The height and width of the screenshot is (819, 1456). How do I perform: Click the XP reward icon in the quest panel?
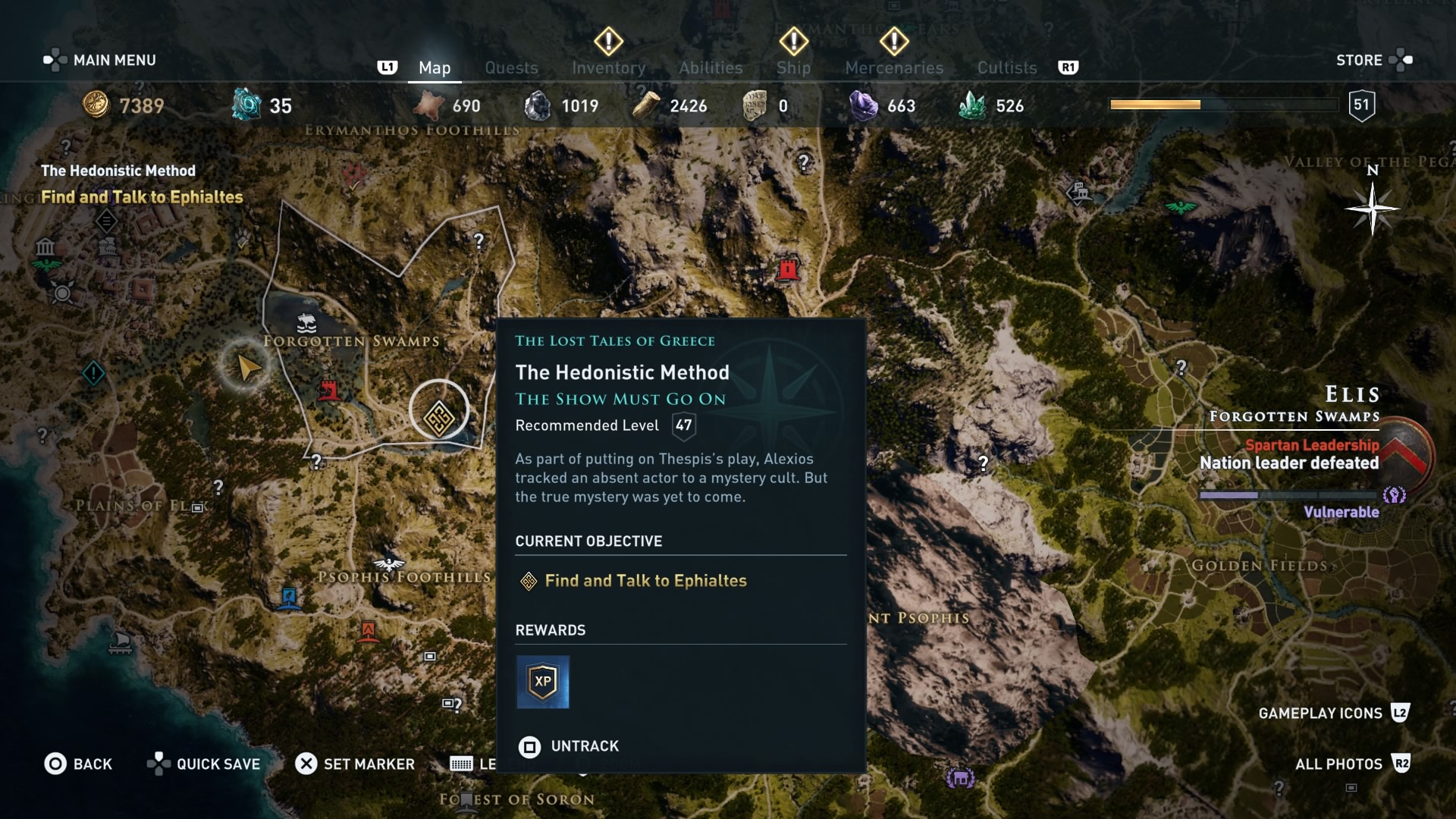pyautogui.click(x=543, y=682)
